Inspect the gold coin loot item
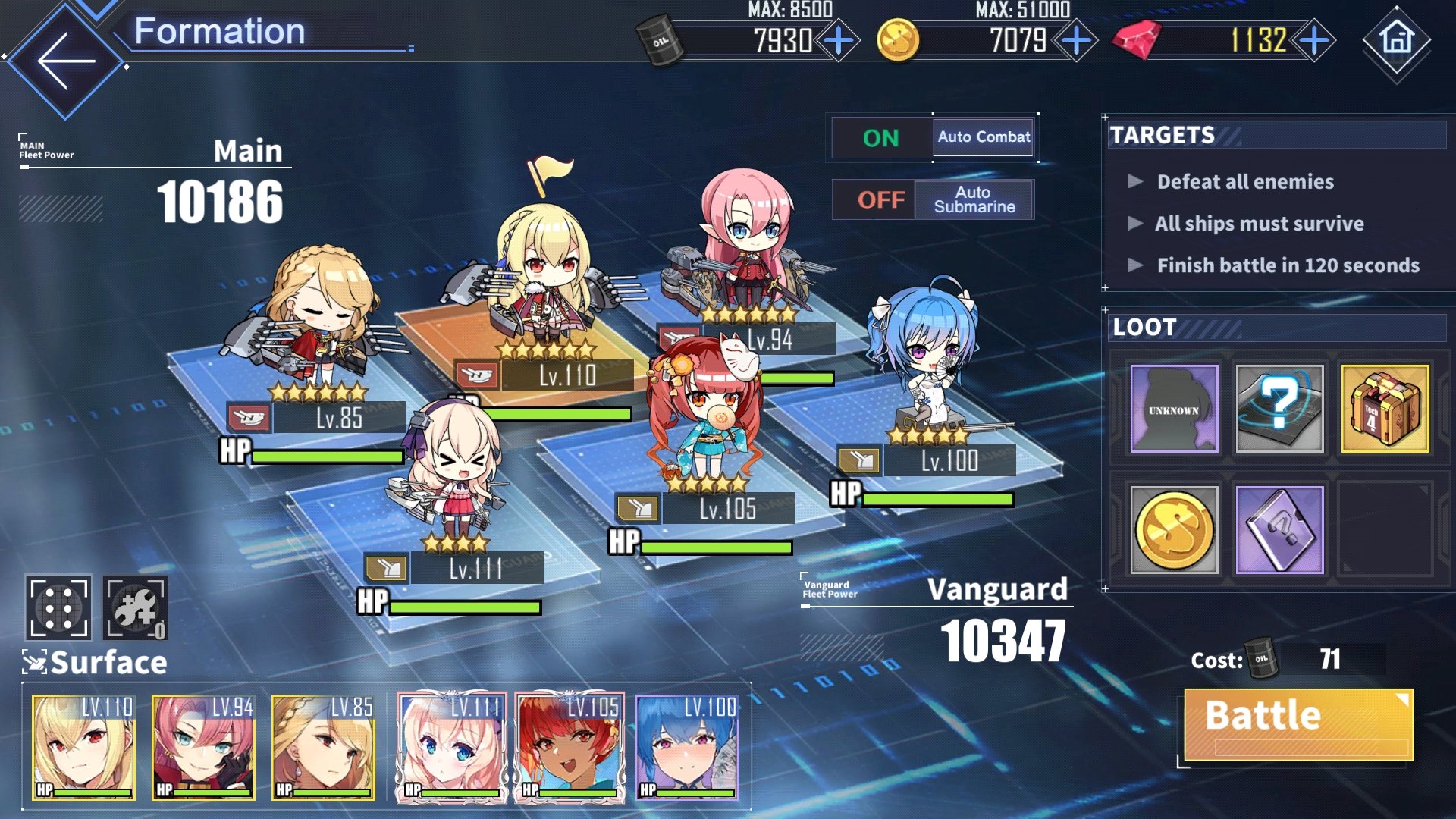The height and width of the screenshot is (819, 1456). pyautogui.click(x=1174, y=529)
